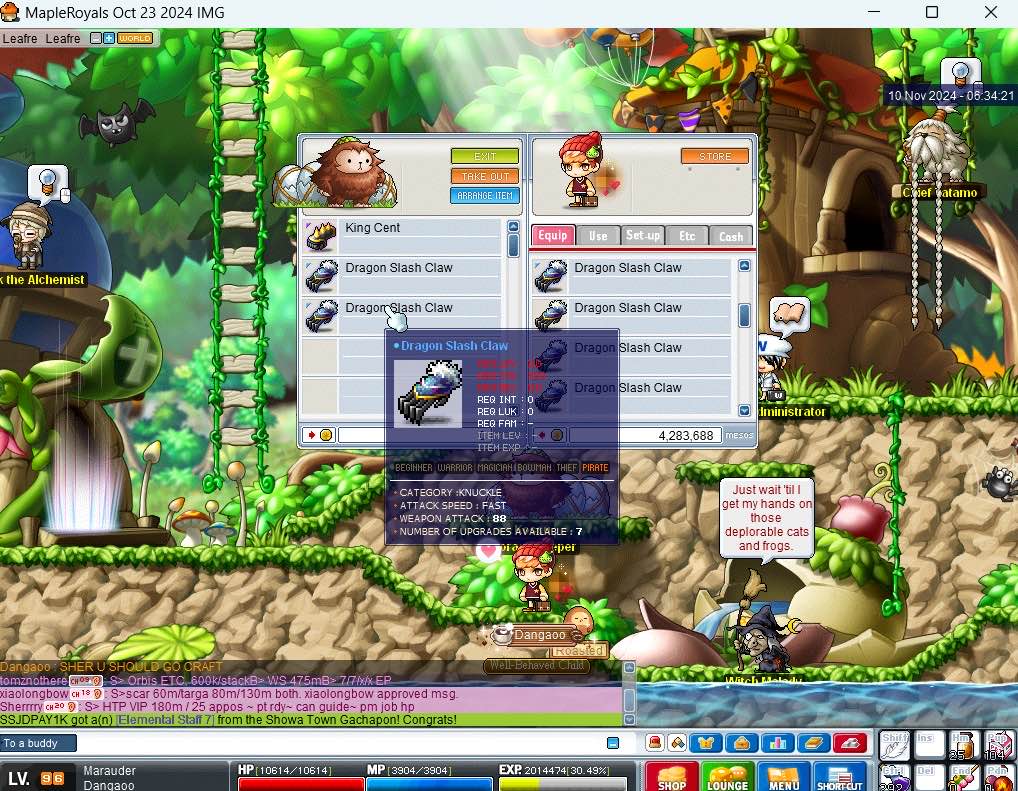Open the Set-up inventory tab
Image resolution: width=1018 pixels, height=791 pixels.
coord(642,236)
